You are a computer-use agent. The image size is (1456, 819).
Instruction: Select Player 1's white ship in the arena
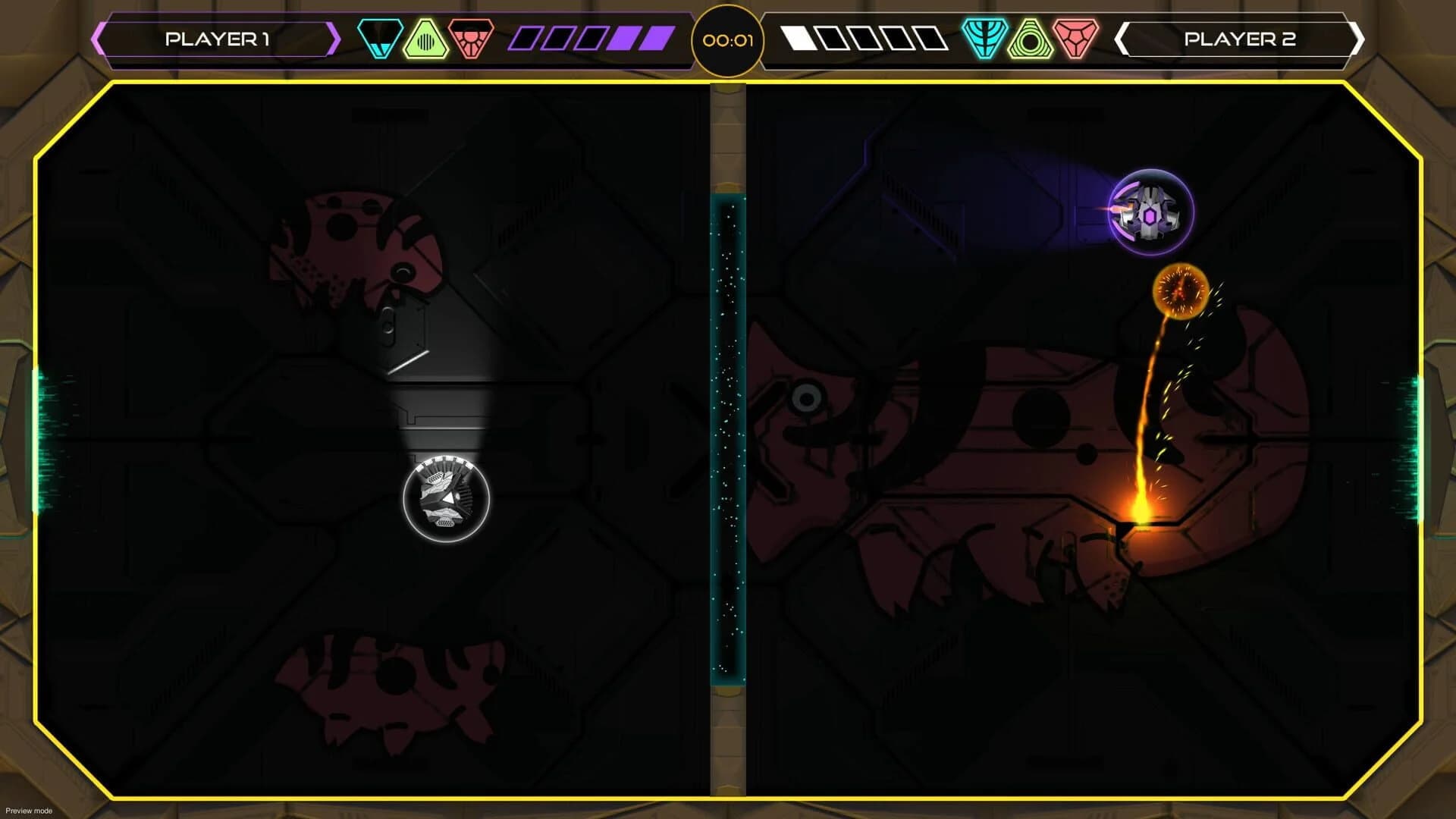[x=444, y=500]
